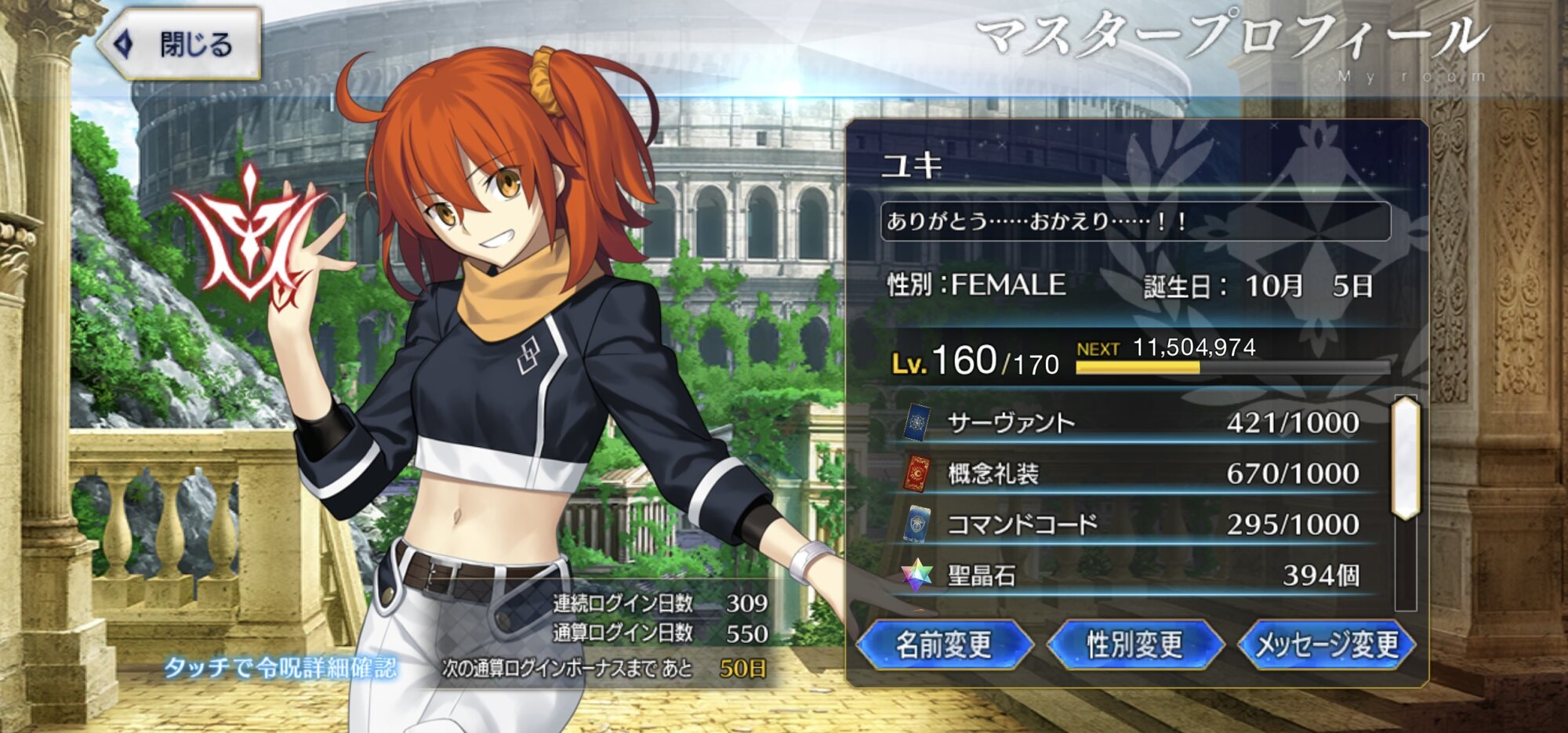Click the profile stats scrollbar handle
Viewport: 1568px width, 733px height.
1406,458
